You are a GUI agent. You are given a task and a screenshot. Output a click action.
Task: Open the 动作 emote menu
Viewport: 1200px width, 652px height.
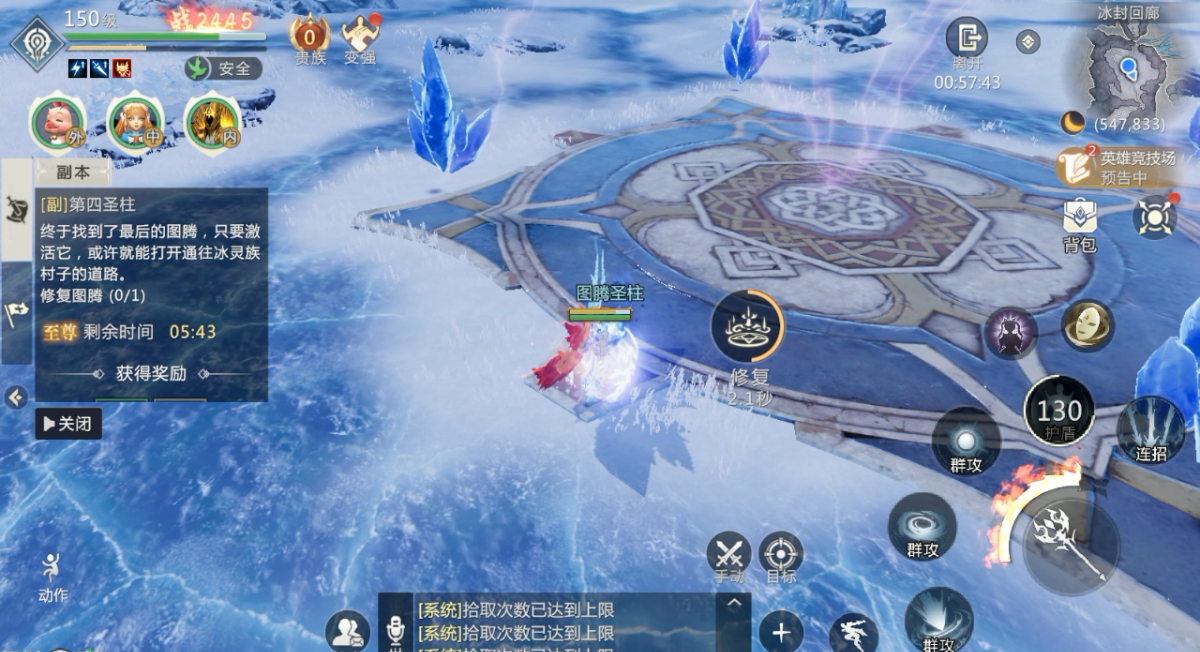click(x=53, y=575)
